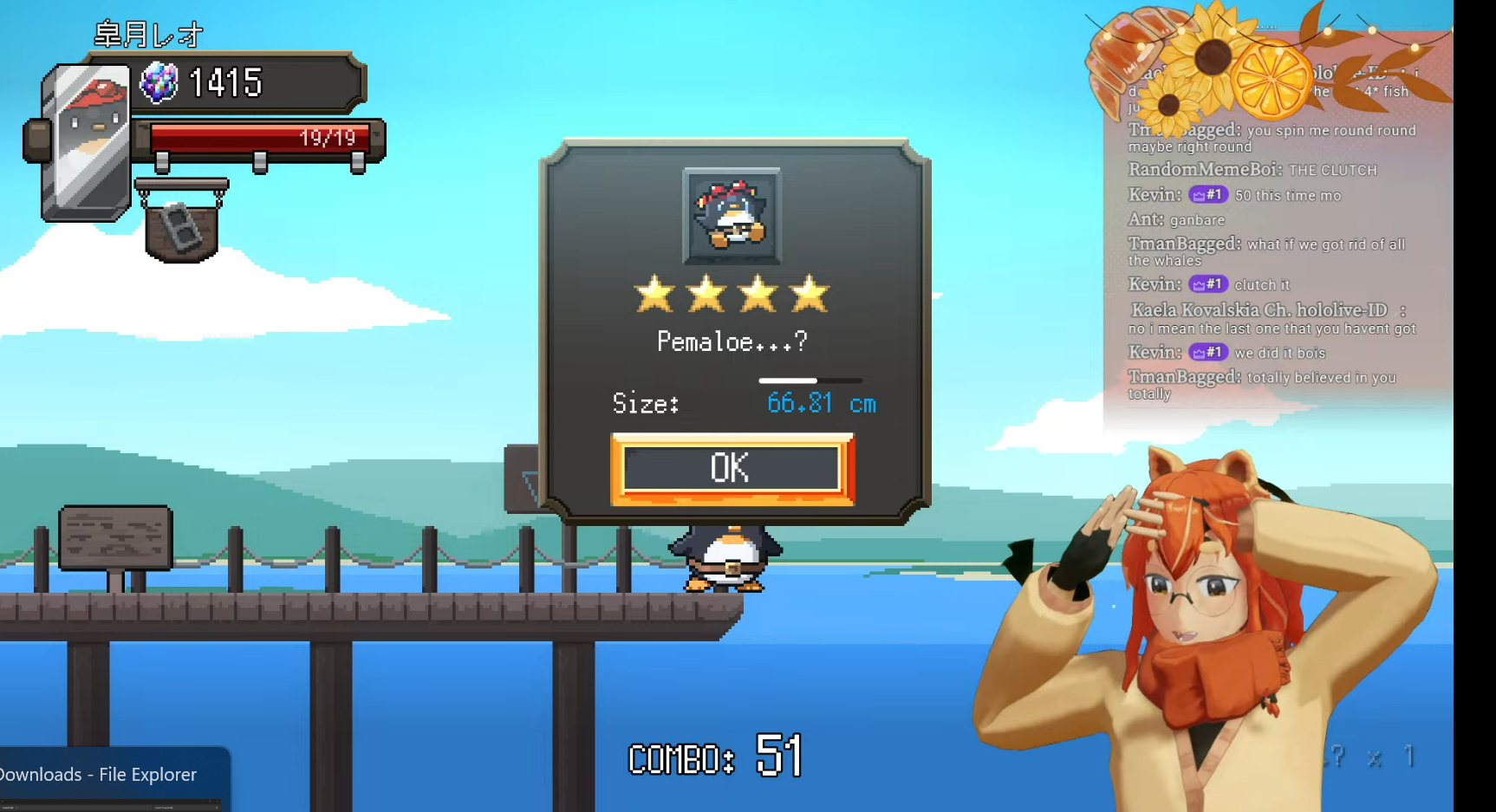Click the penguin character portrait
The width and height of the screenshot is (1496, 812).
[88, 141]
